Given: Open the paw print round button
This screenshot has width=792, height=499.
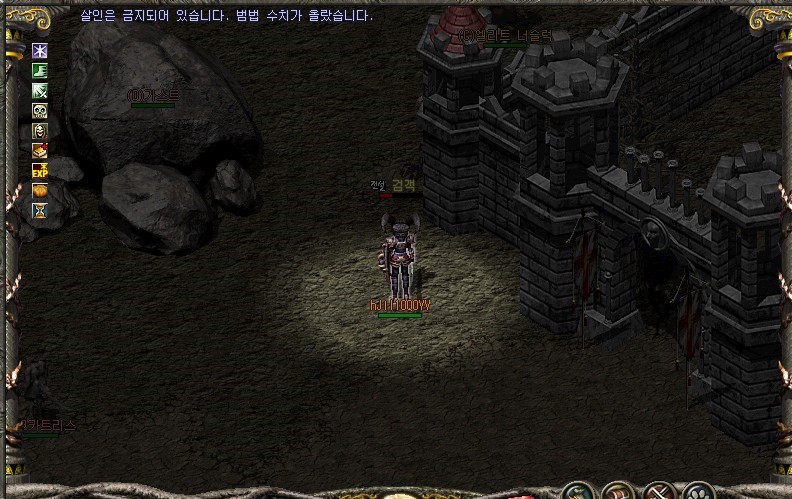Looking at the screenshot, I should 699,492.
